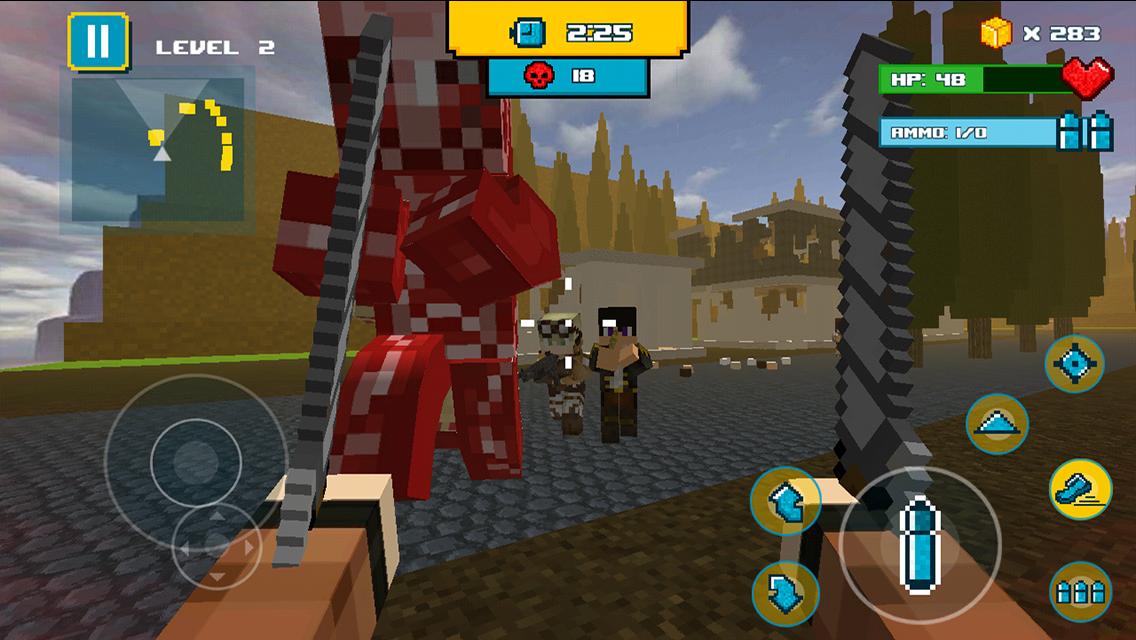Reload using the three-bullets button
The width and height of the screenshot is (1136, 640).
point(1081,591)
